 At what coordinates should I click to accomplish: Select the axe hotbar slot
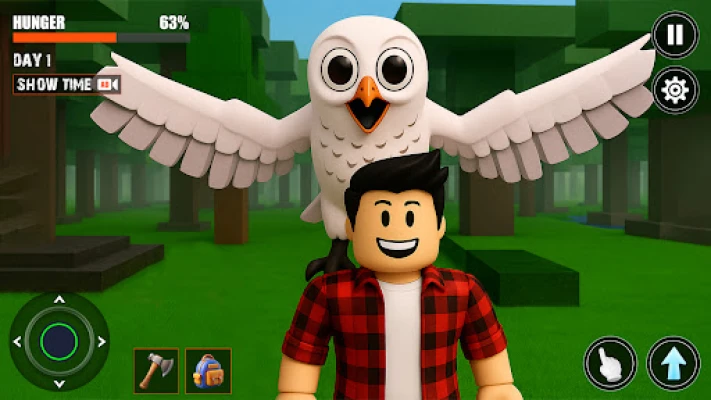pyautogui.click(x=155, y=370)
